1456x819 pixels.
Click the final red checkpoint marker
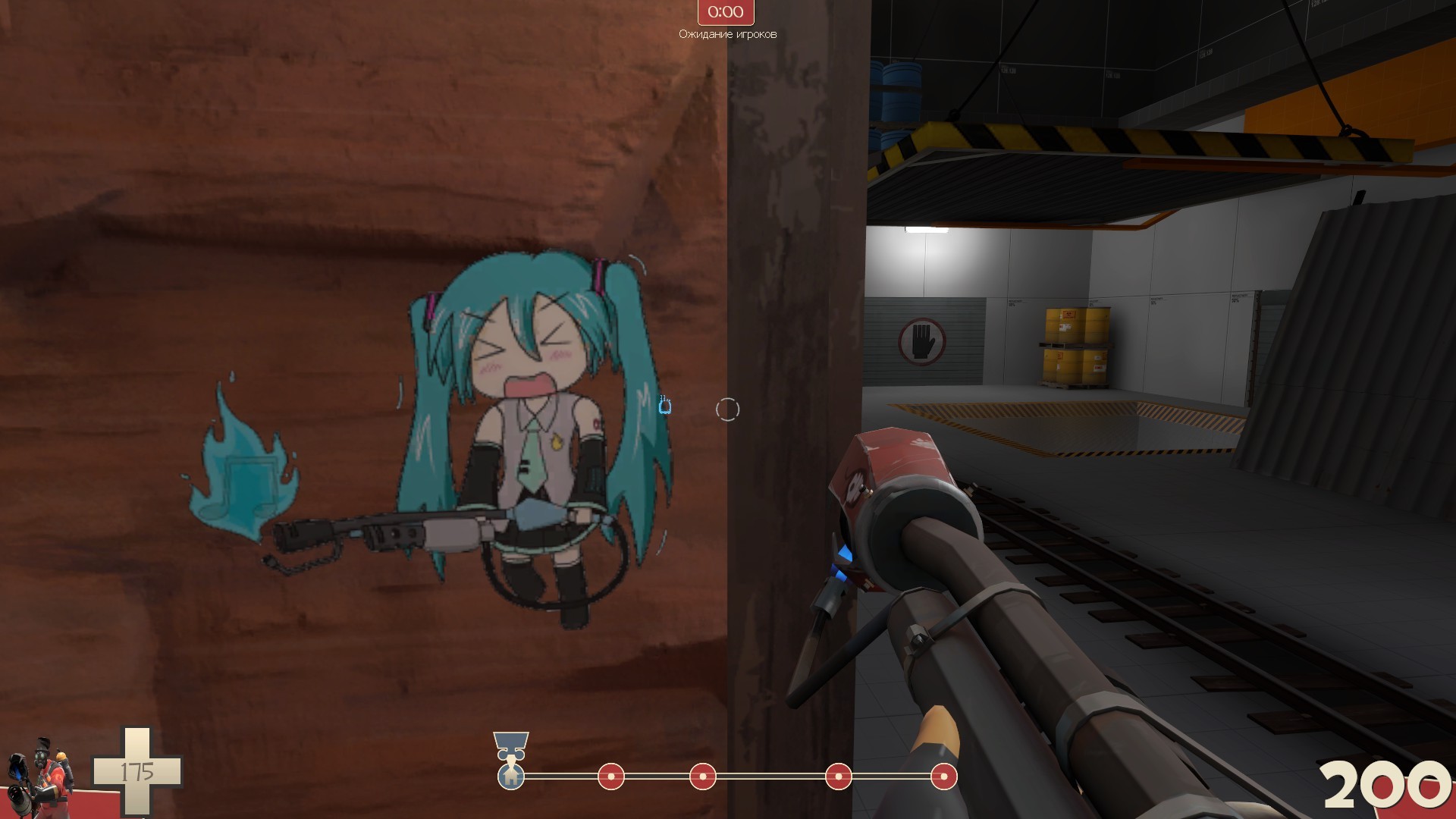943,775
